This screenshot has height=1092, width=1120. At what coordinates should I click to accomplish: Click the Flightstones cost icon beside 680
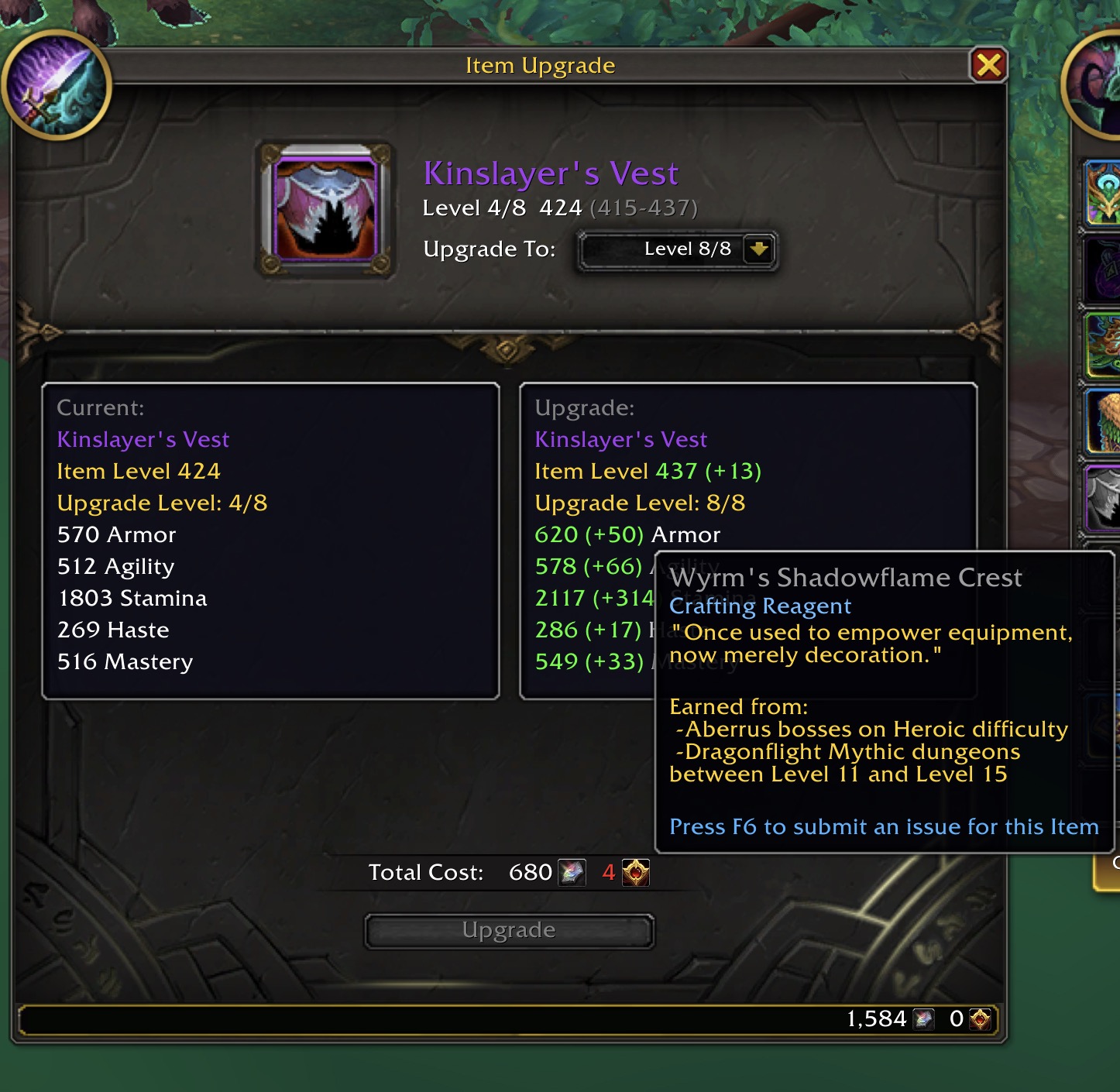(572, 873)
